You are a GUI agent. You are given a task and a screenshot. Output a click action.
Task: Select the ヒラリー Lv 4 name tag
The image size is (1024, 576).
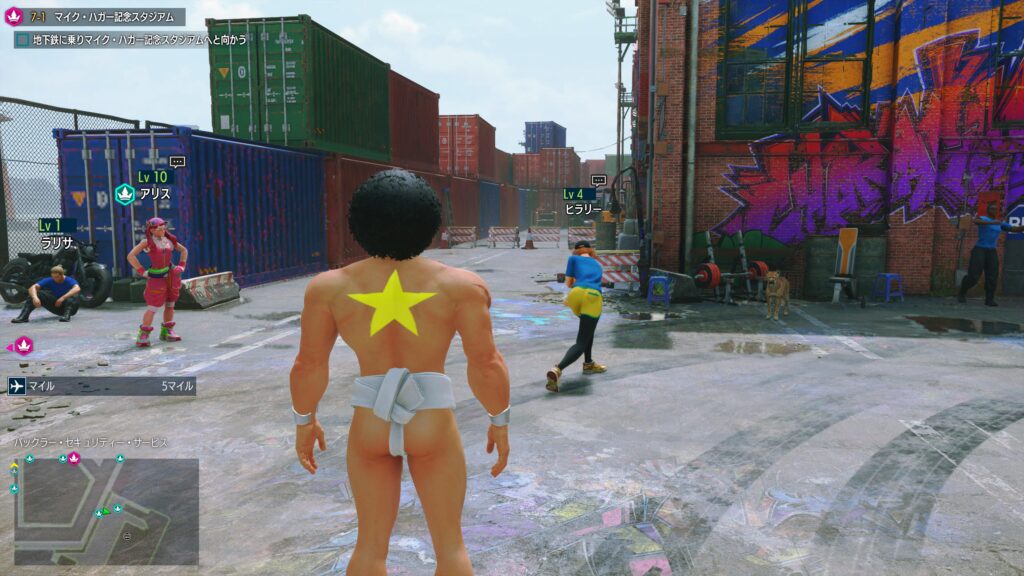click(580, 202)
